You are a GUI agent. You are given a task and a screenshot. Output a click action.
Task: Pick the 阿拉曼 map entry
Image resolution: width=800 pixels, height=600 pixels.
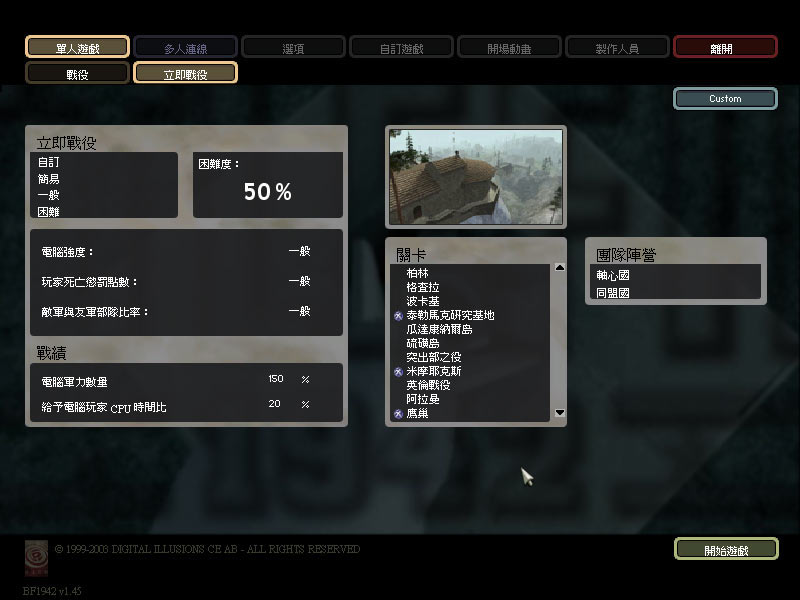pos(423,399)
